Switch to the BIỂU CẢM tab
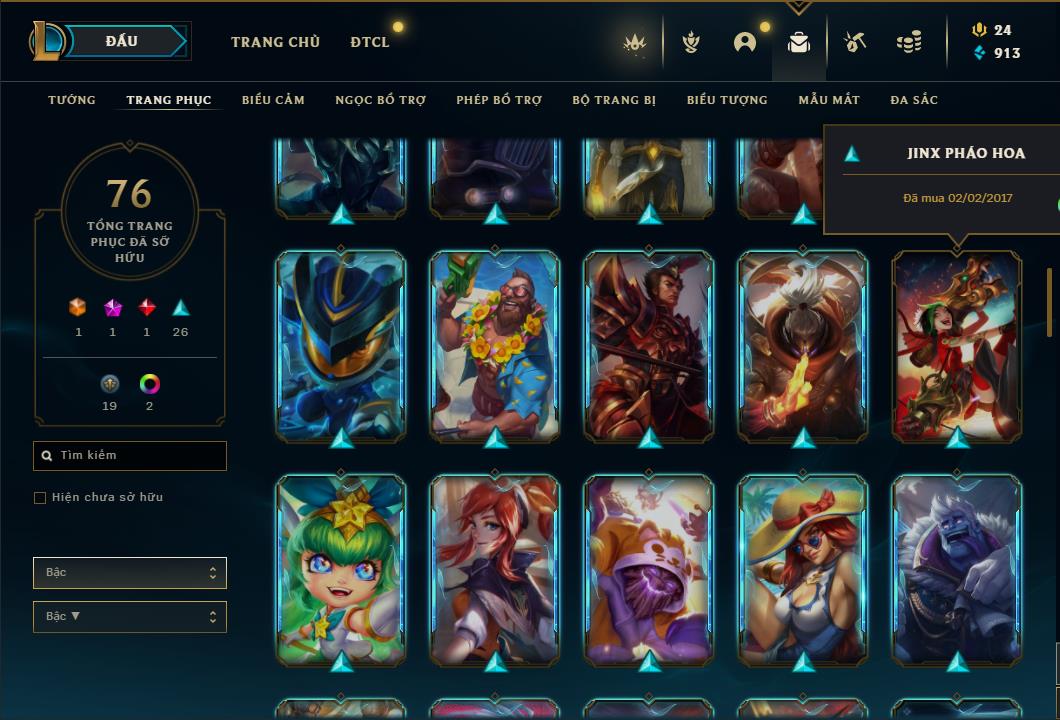 tap(273, 100)
